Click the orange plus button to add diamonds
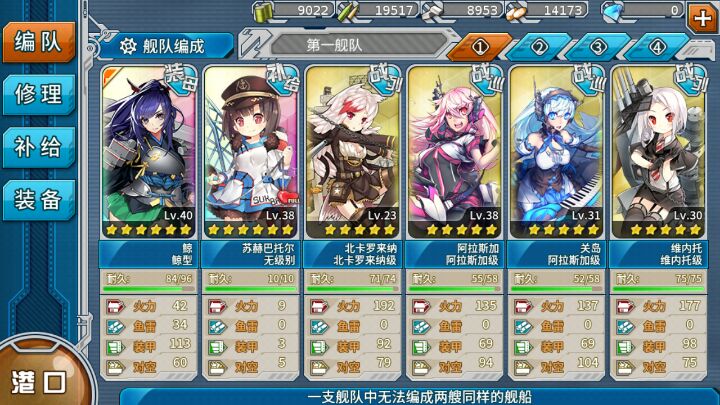Screen dimensions: 720x405 pyautogui.click(x=702, y=14)
